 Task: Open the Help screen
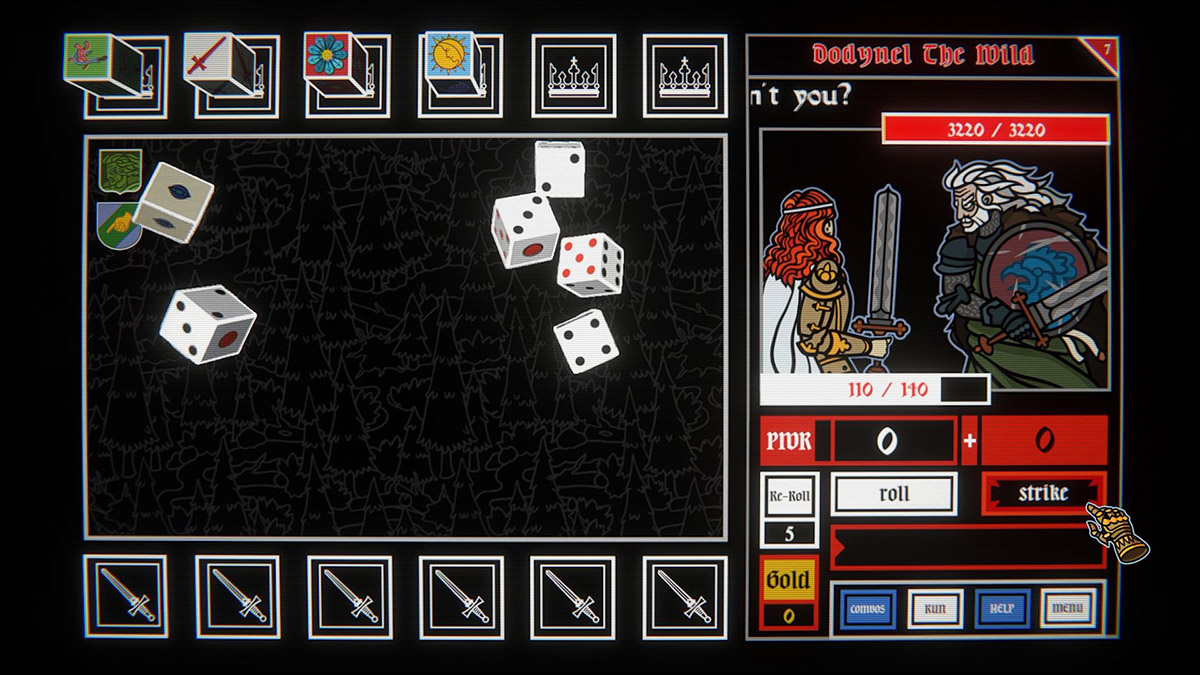[1001, 608]
